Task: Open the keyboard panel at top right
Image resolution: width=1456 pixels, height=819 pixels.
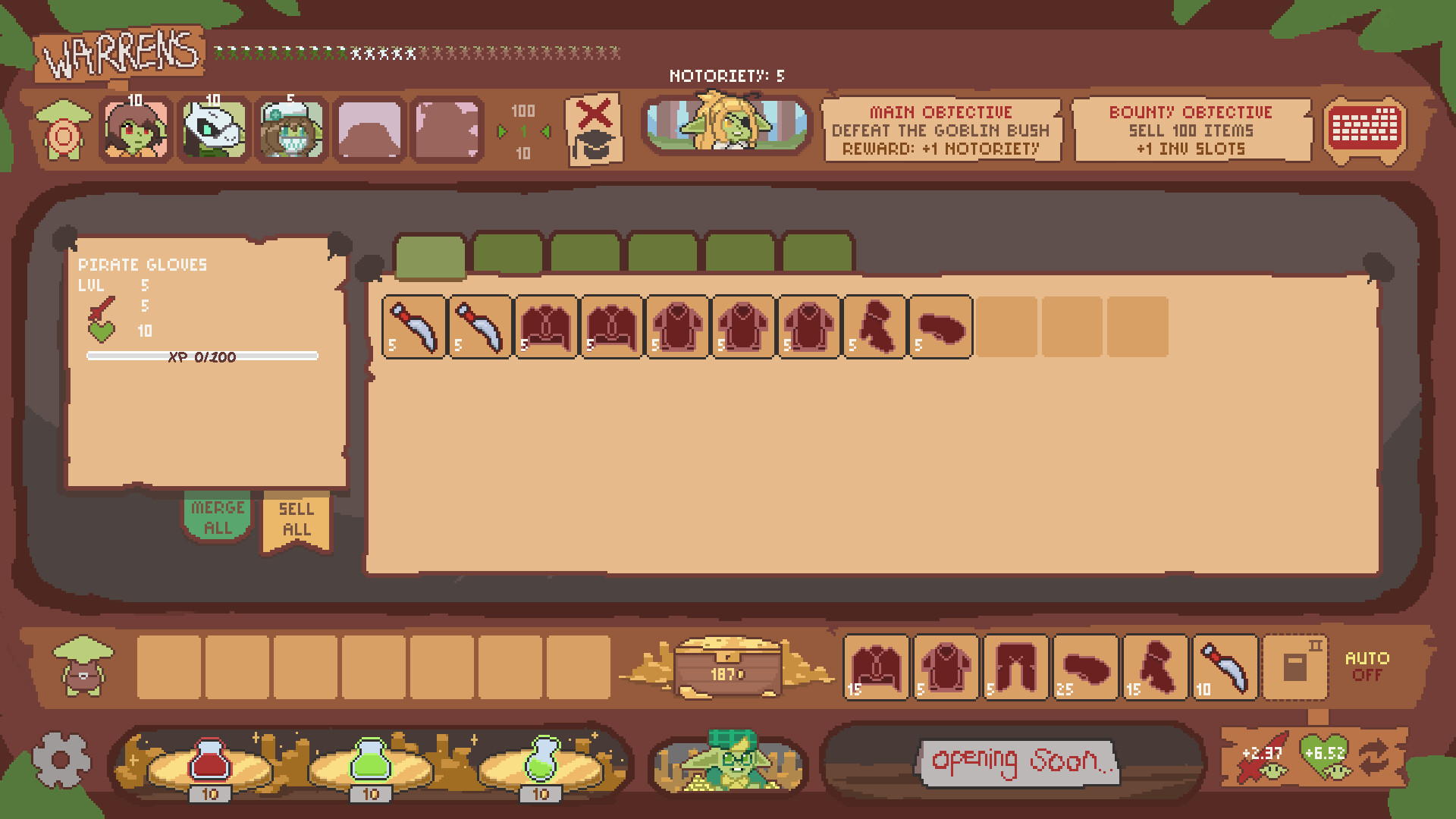Action: 1363,130
